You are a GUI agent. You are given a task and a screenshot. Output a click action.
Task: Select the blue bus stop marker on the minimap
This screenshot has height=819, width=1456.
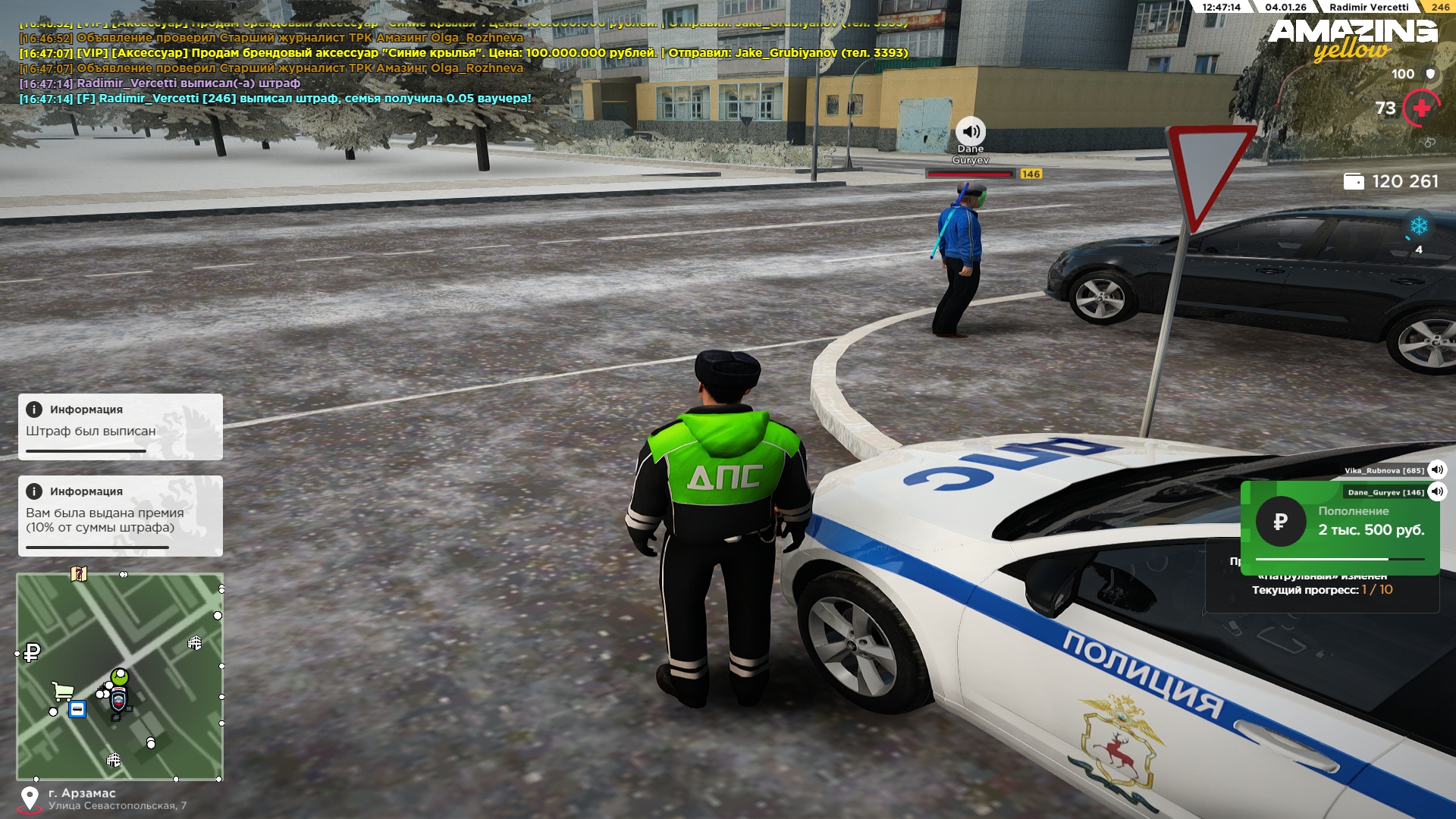point(77,709)
